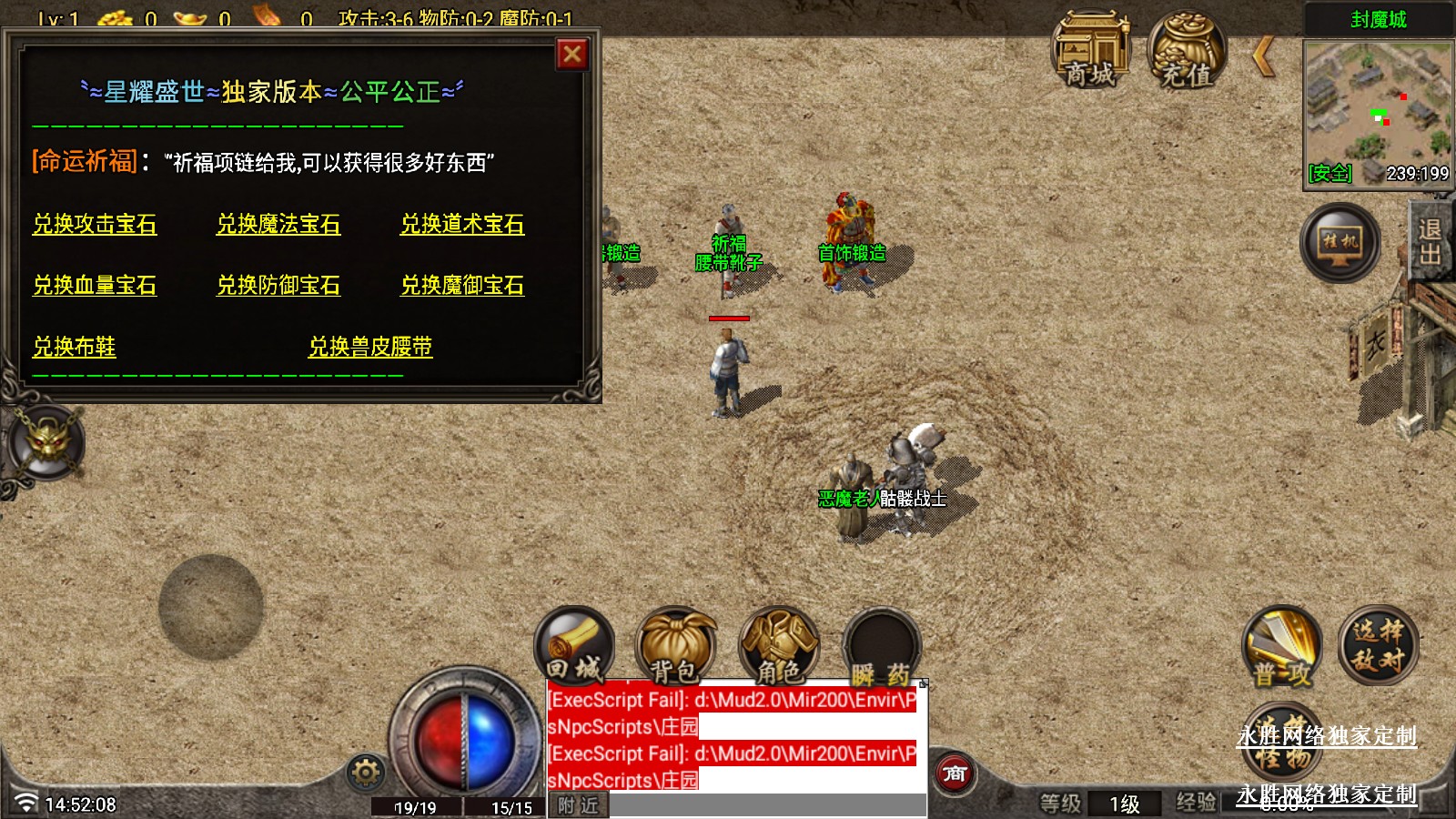
Task: Open the 充值 recharge menu
Action: coord(1187,51)
